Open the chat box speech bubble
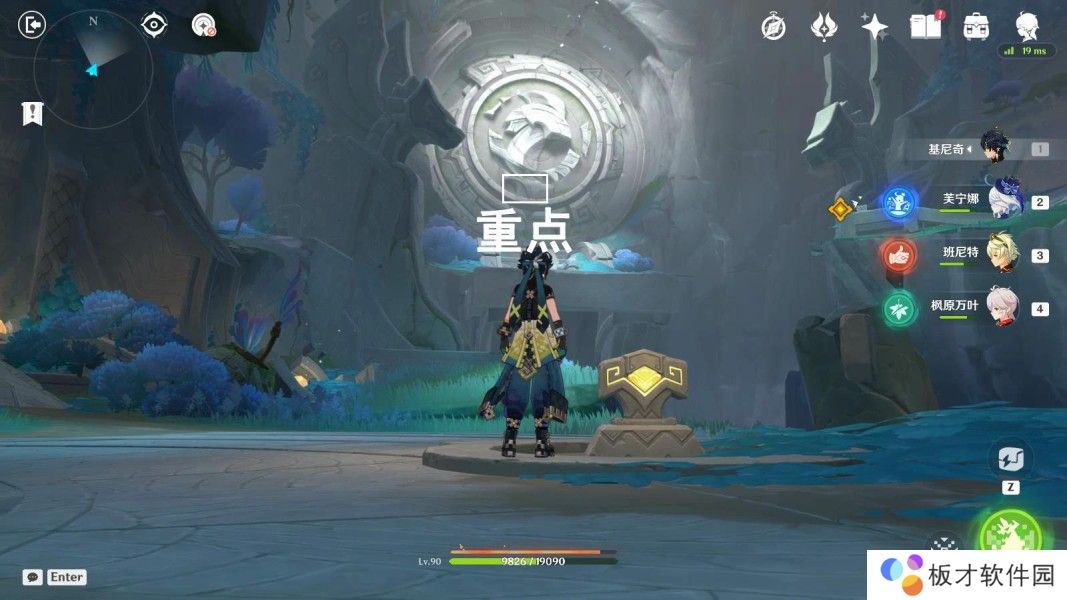Image resolution: width=1067 pixels, height=600 pixels. tap(33, 577)
